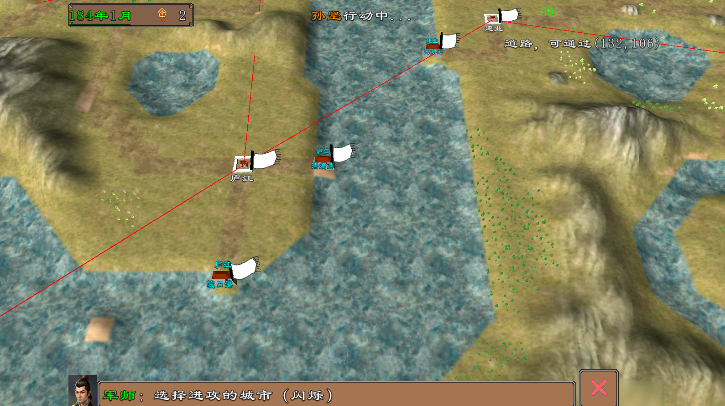Click the advisor portrait in the message bar

tap(83, 391)
